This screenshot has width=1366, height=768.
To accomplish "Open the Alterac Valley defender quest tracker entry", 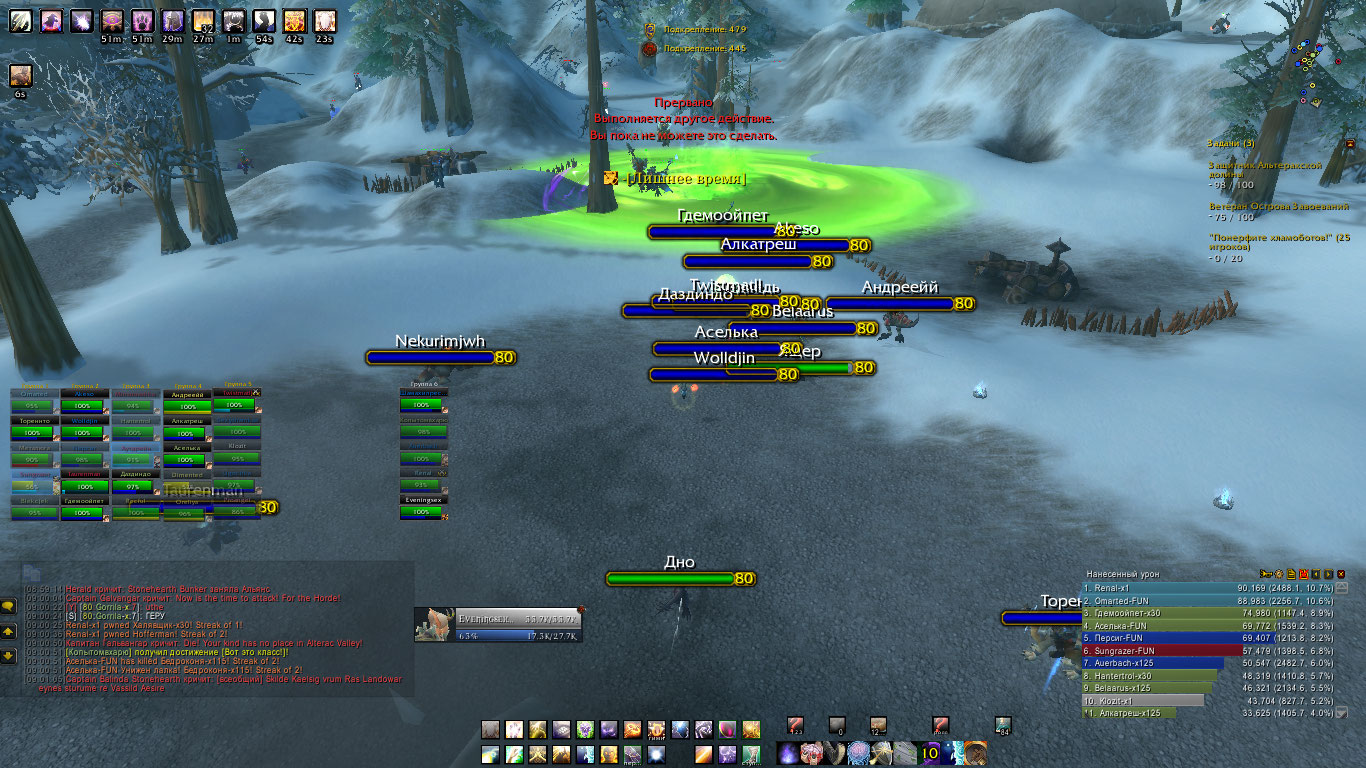I will click(1260, 170).
